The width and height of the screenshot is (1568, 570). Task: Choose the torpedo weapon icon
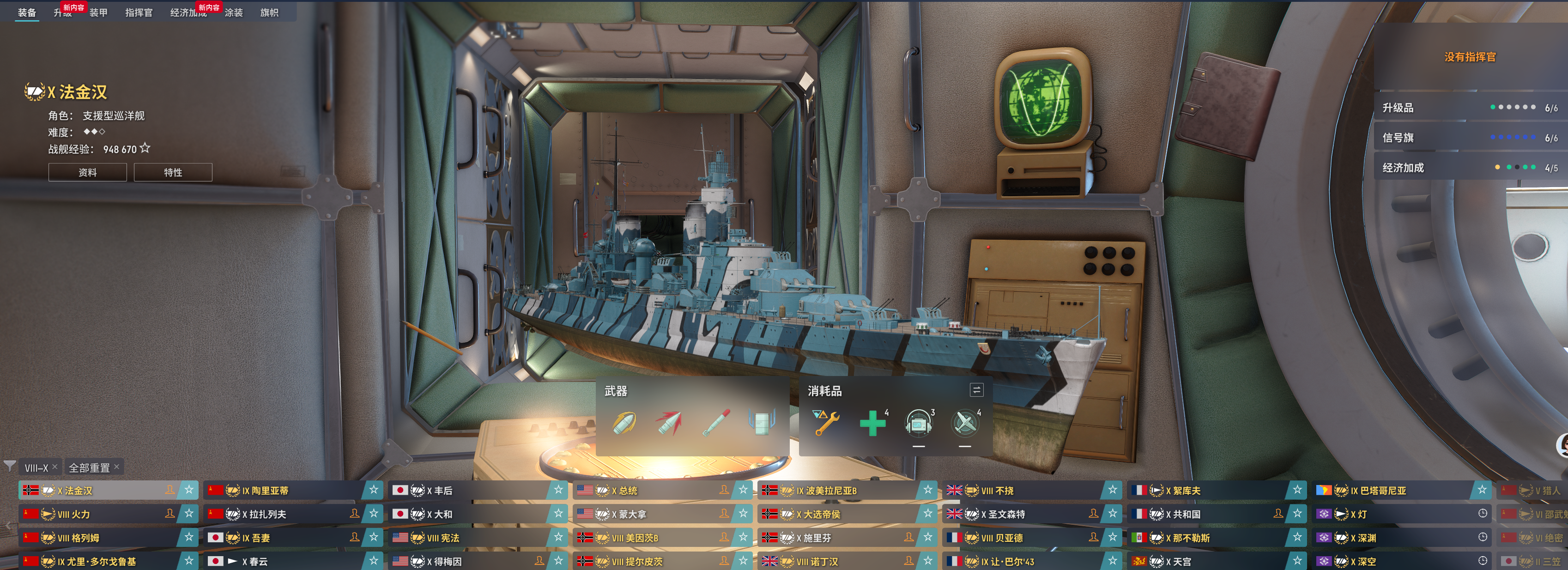pos(716,423)
